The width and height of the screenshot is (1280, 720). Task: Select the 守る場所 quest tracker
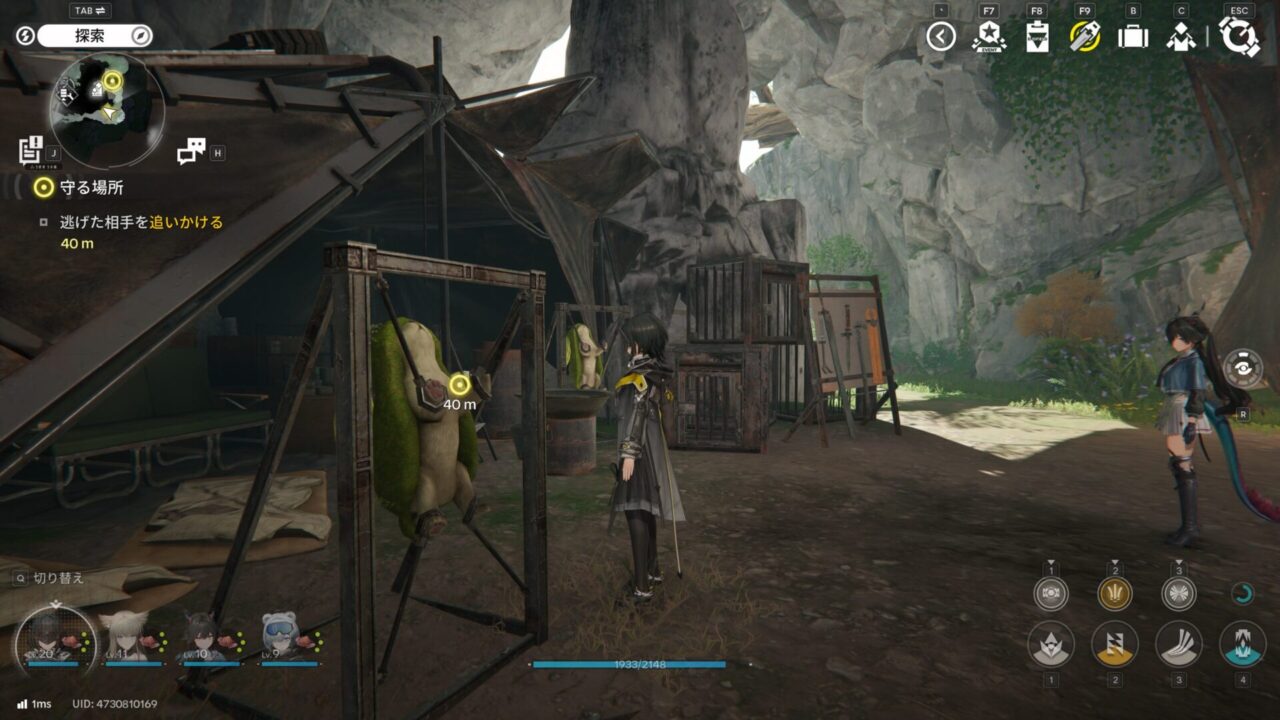(78, 187)
